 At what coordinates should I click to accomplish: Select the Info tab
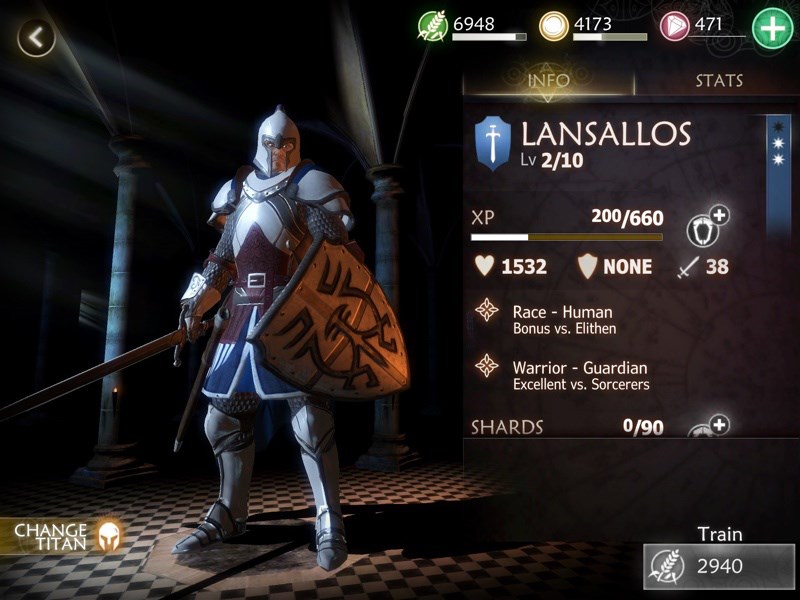[548, 80]
